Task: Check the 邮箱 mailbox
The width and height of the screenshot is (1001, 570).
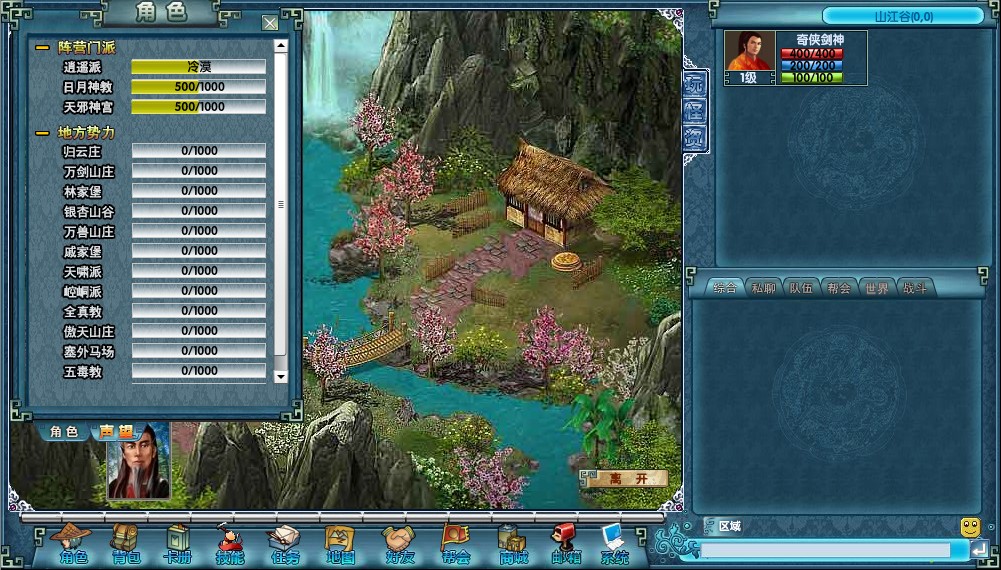Action: [565, 545]
